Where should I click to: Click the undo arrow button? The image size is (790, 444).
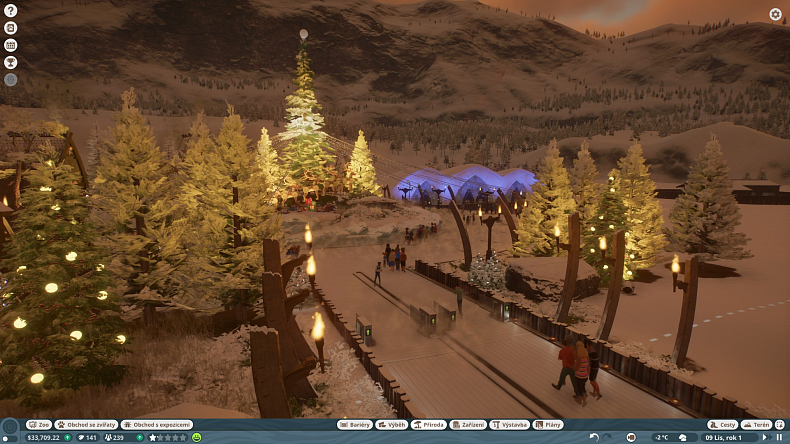point(594,437)
